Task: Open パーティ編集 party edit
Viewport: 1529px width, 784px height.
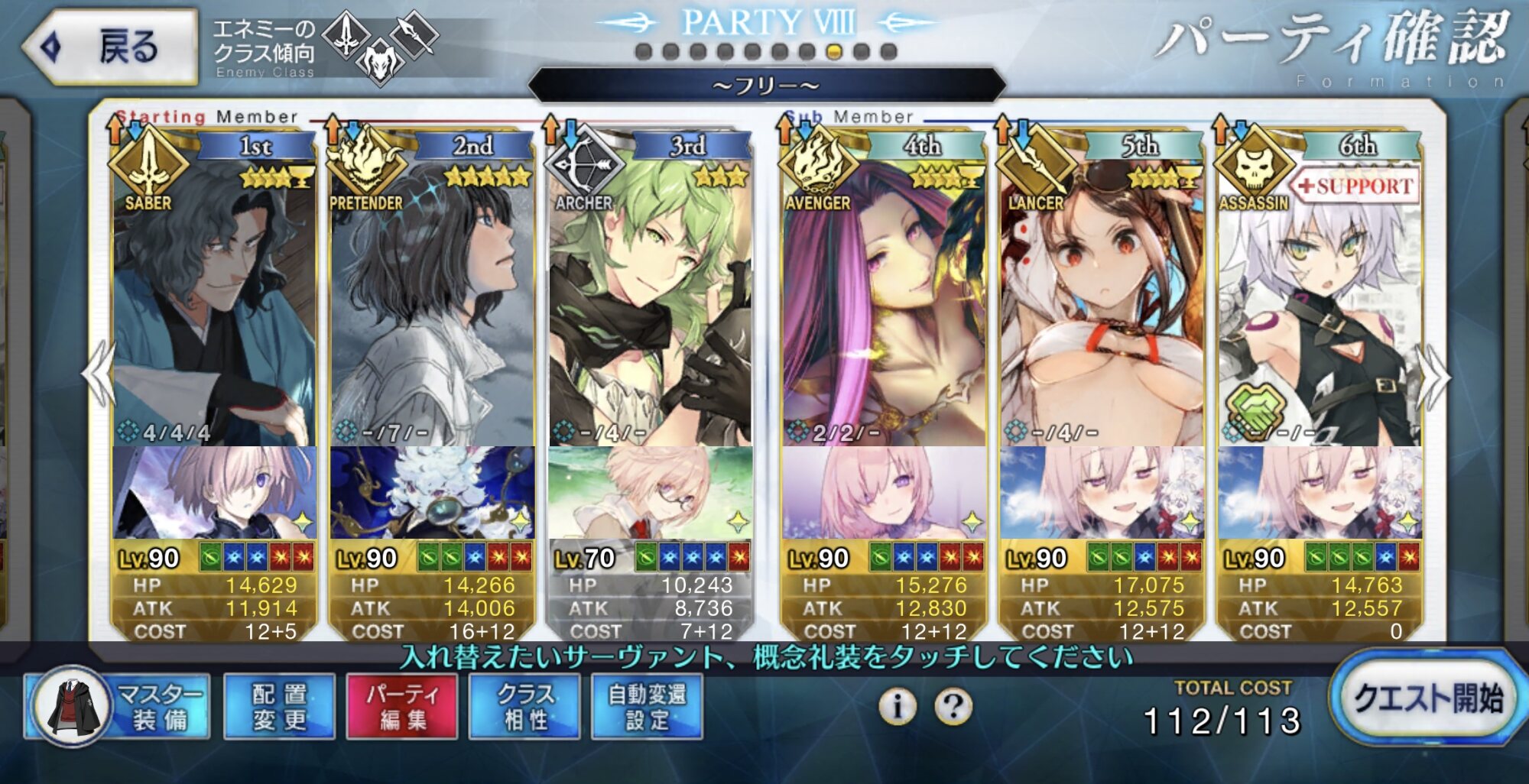Action: (402, 706)
